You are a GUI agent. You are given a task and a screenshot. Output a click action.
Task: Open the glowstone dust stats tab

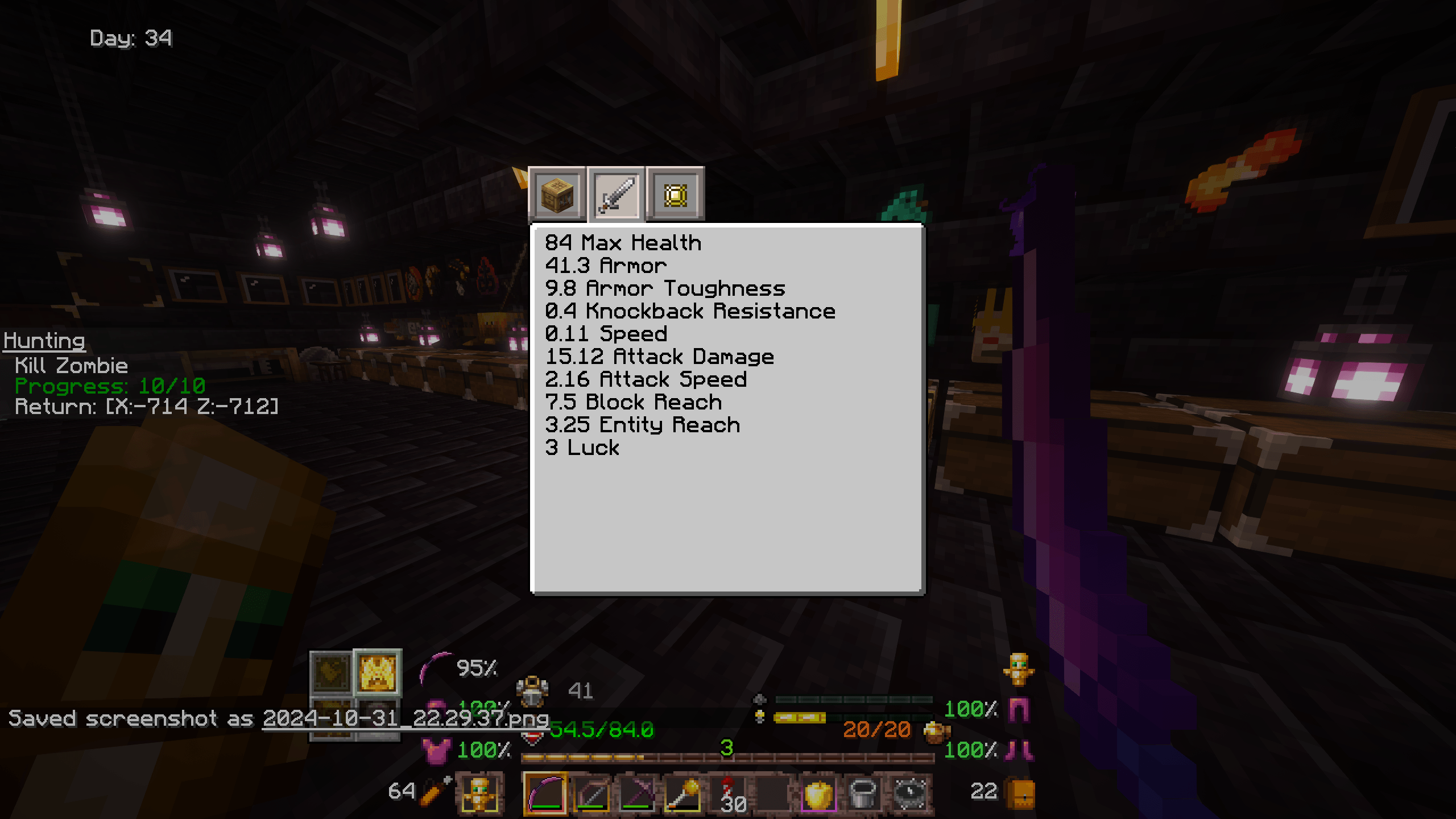(676, 193)
